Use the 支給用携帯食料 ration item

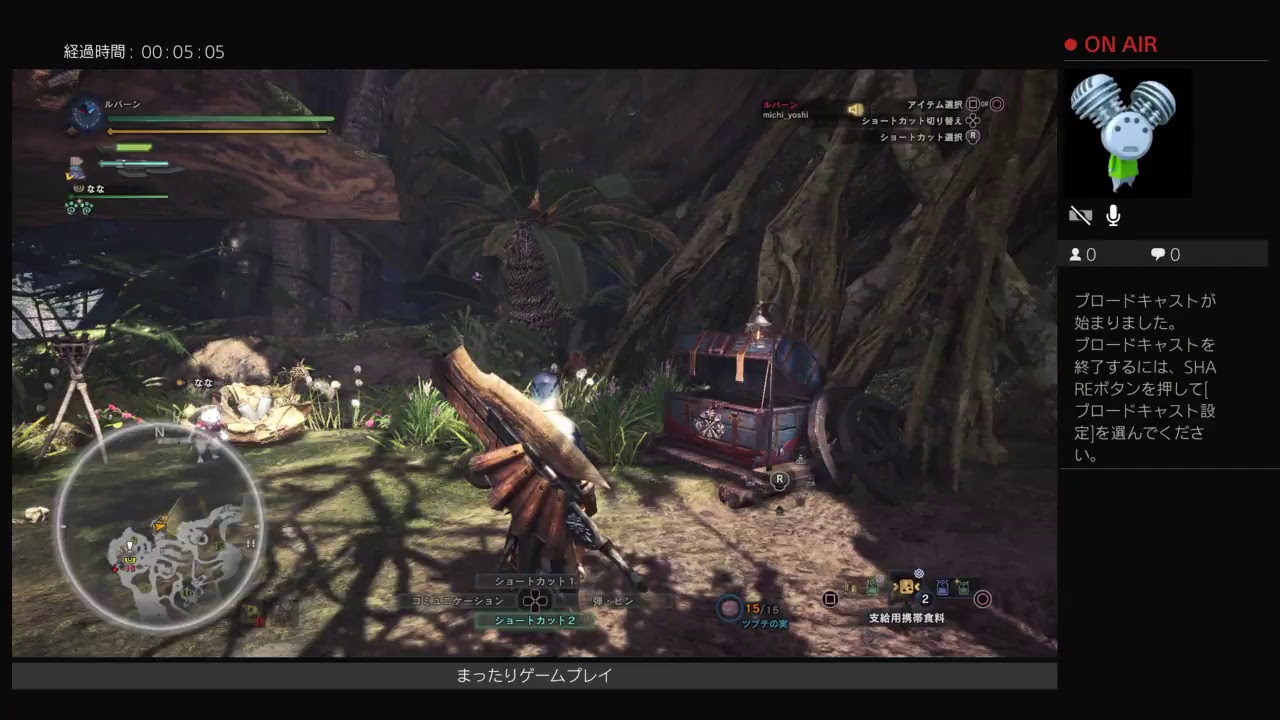[906, 589]
